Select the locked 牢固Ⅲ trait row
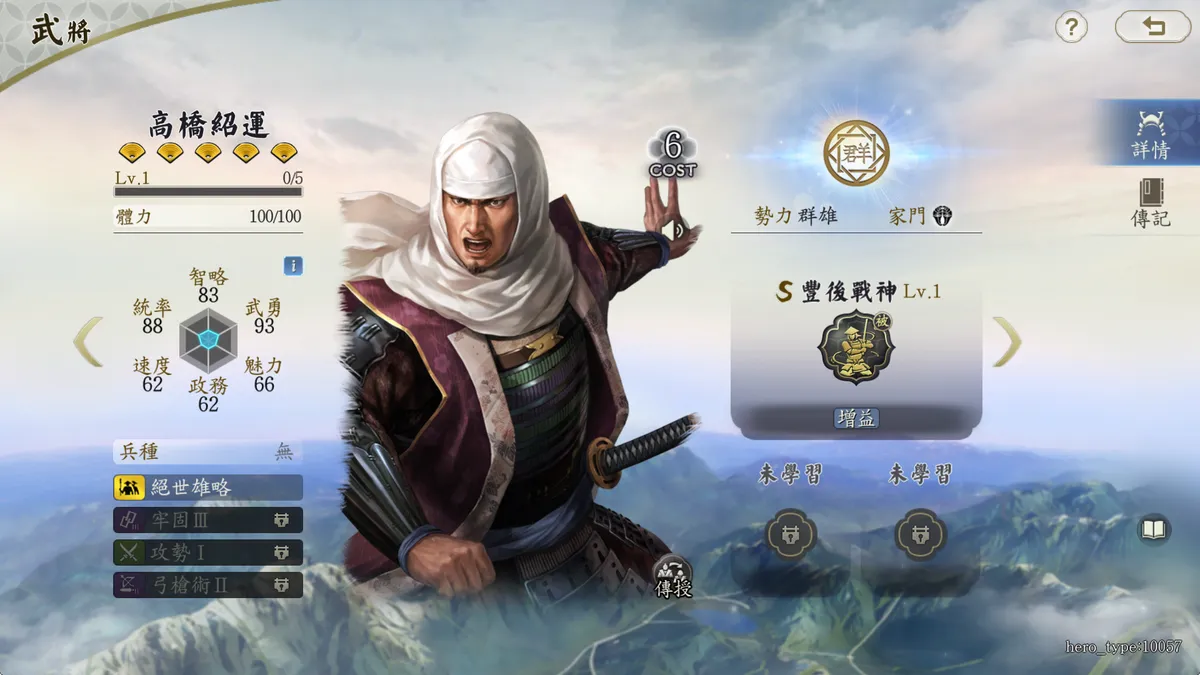 [208, 520]
